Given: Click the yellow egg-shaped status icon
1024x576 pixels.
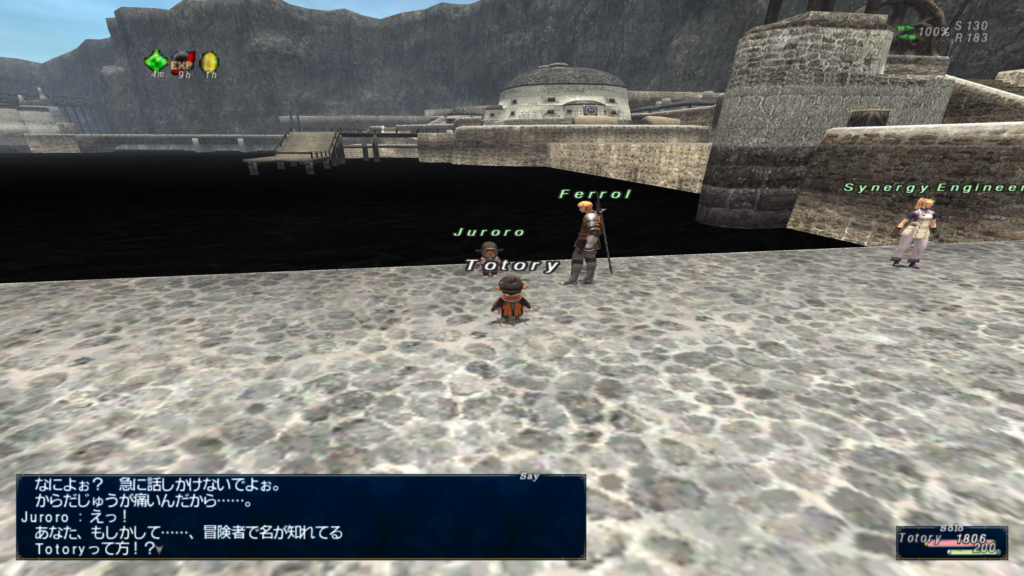Looking at the screenshot, I should pos(209,62).
